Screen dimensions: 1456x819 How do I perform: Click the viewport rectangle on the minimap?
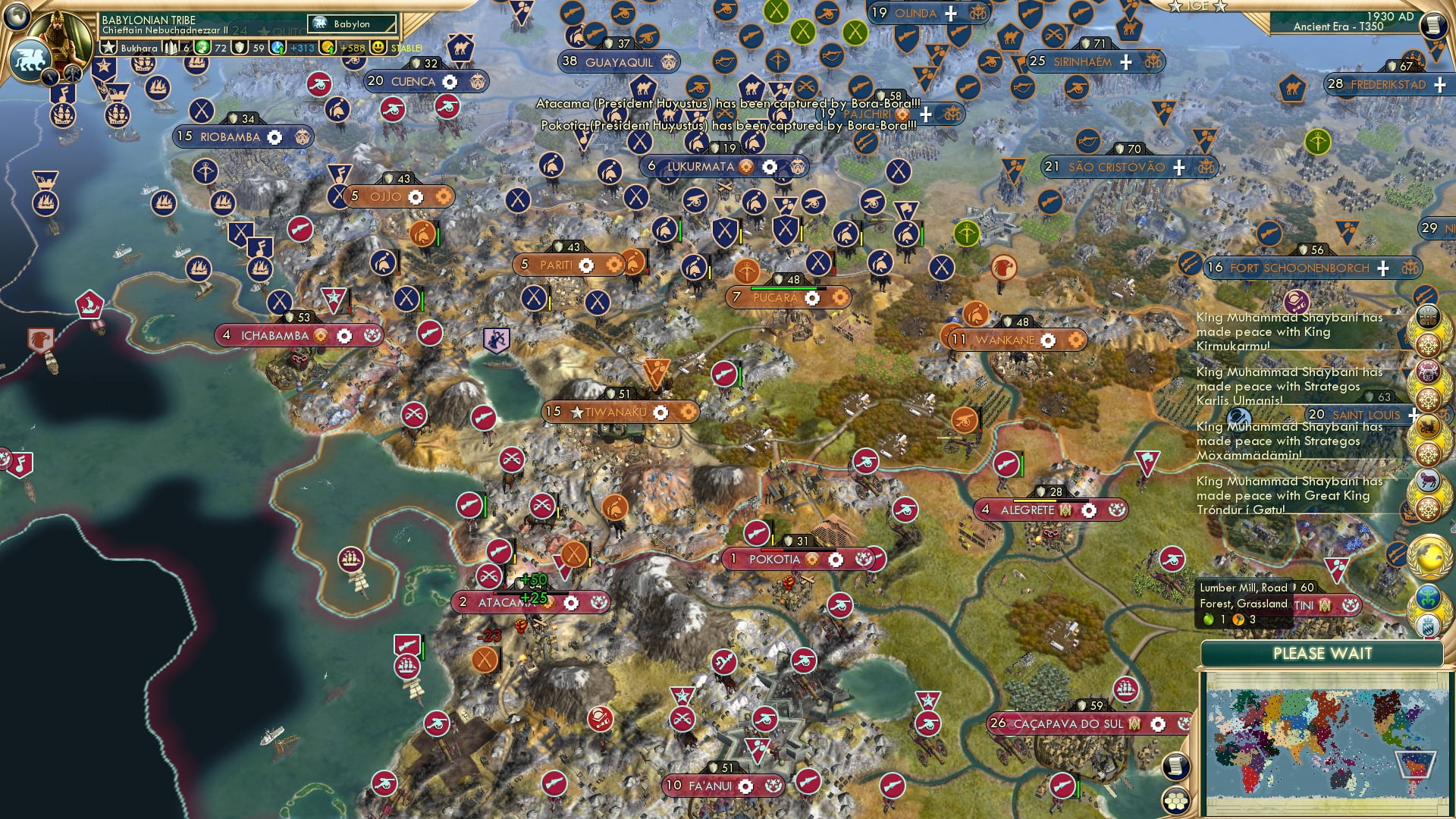click(1416, 763)
